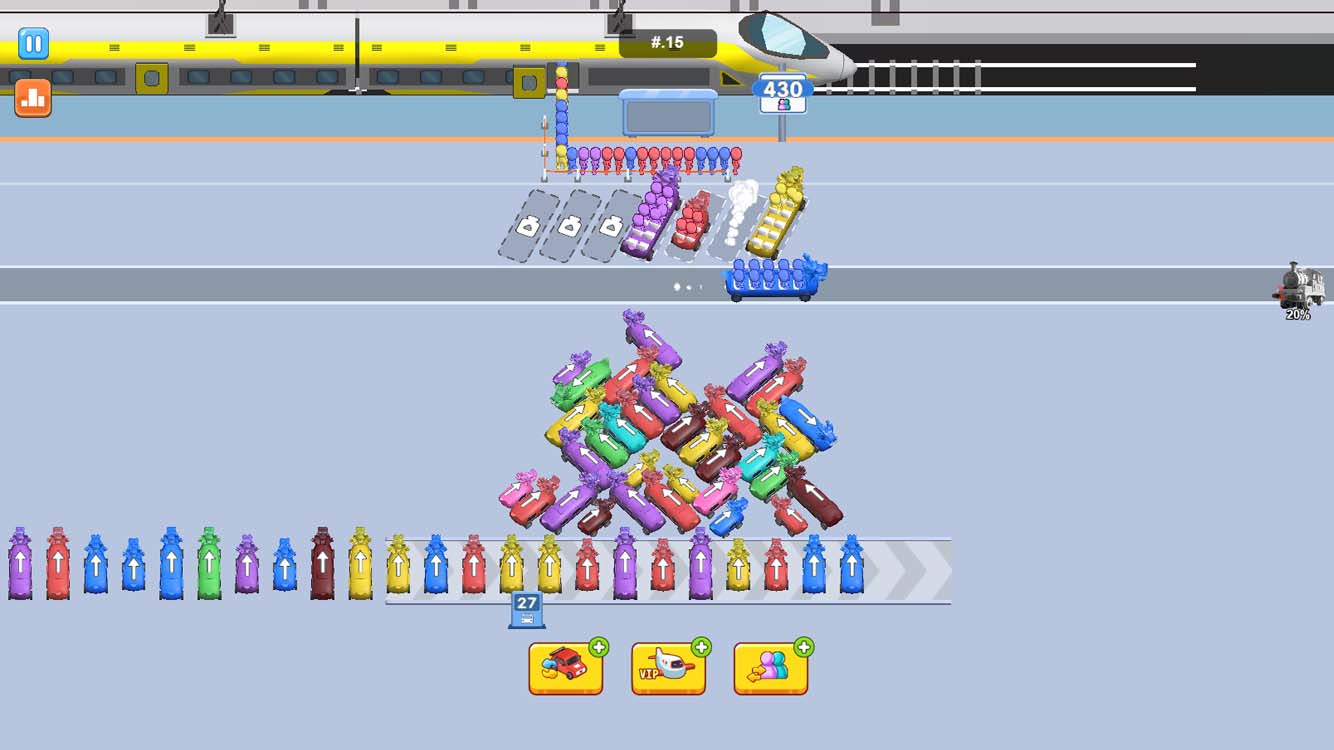Tap the green plus on passenger booster
Image resolution: width=1334 pixels, height=750 pixels.
[801, 648]
